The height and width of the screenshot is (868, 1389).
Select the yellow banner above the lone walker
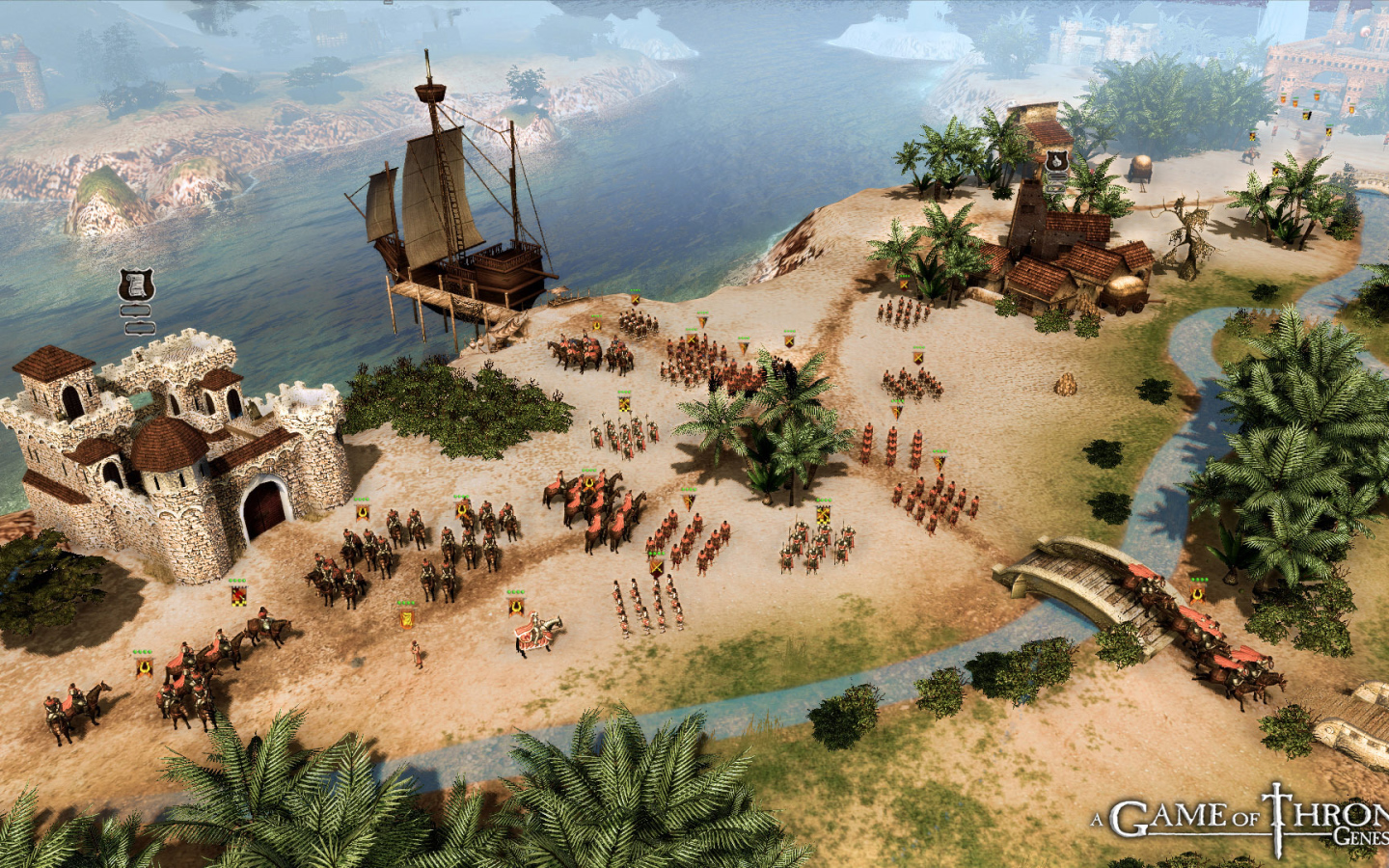click(x=407, y=616)
